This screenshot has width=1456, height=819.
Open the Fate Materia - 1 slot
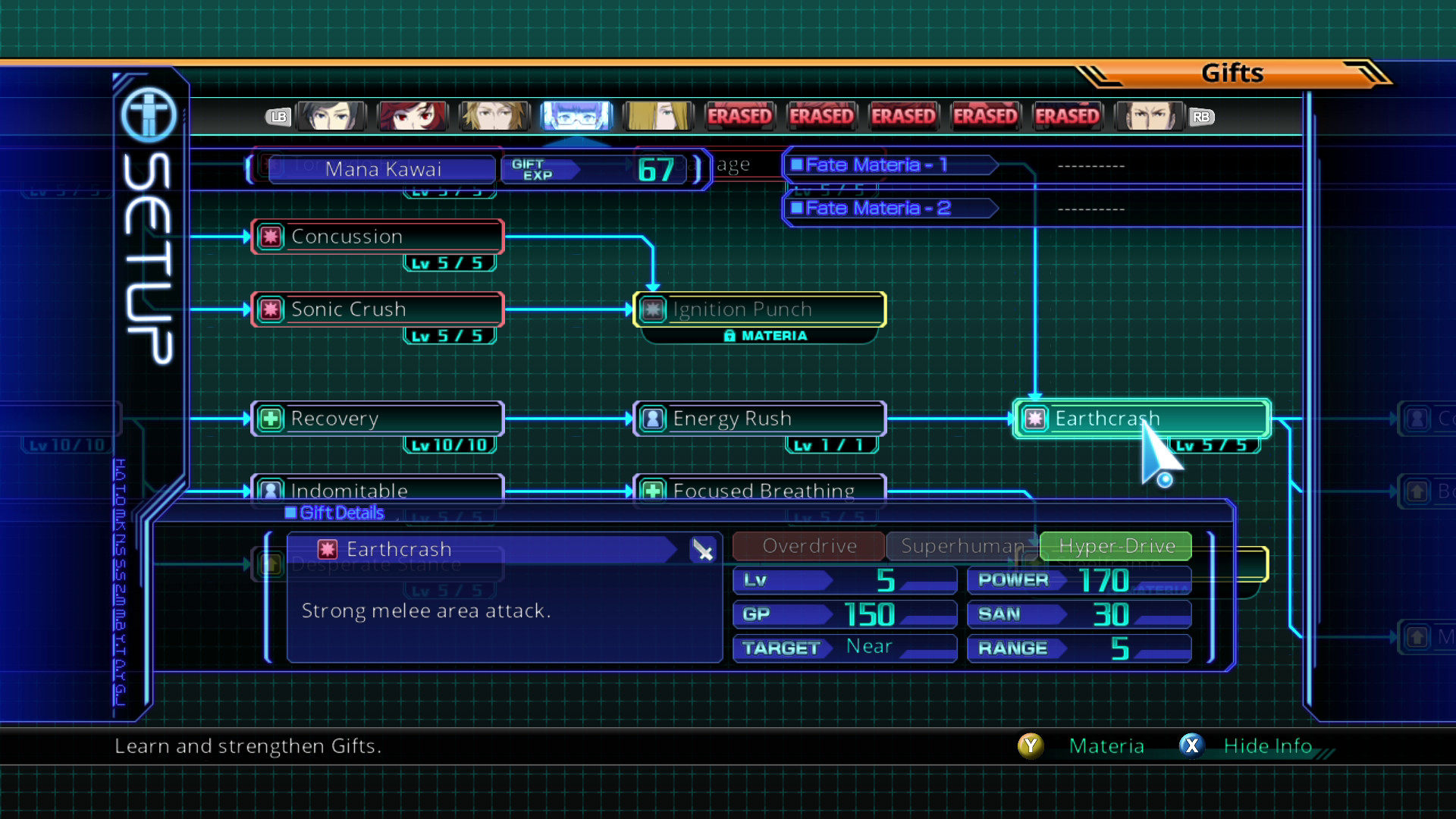click(x=889, y=165)
